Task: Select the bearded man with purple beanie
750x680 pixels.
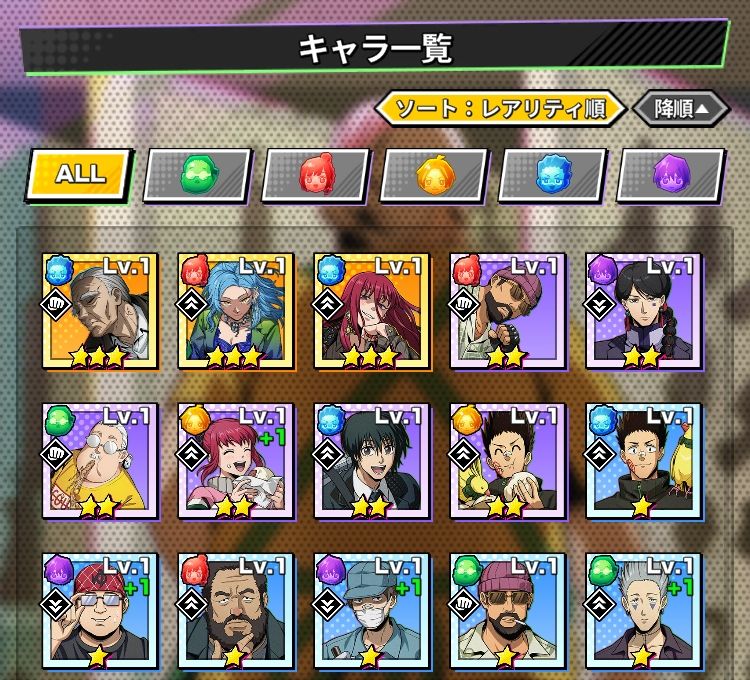Action: (507, 311)
